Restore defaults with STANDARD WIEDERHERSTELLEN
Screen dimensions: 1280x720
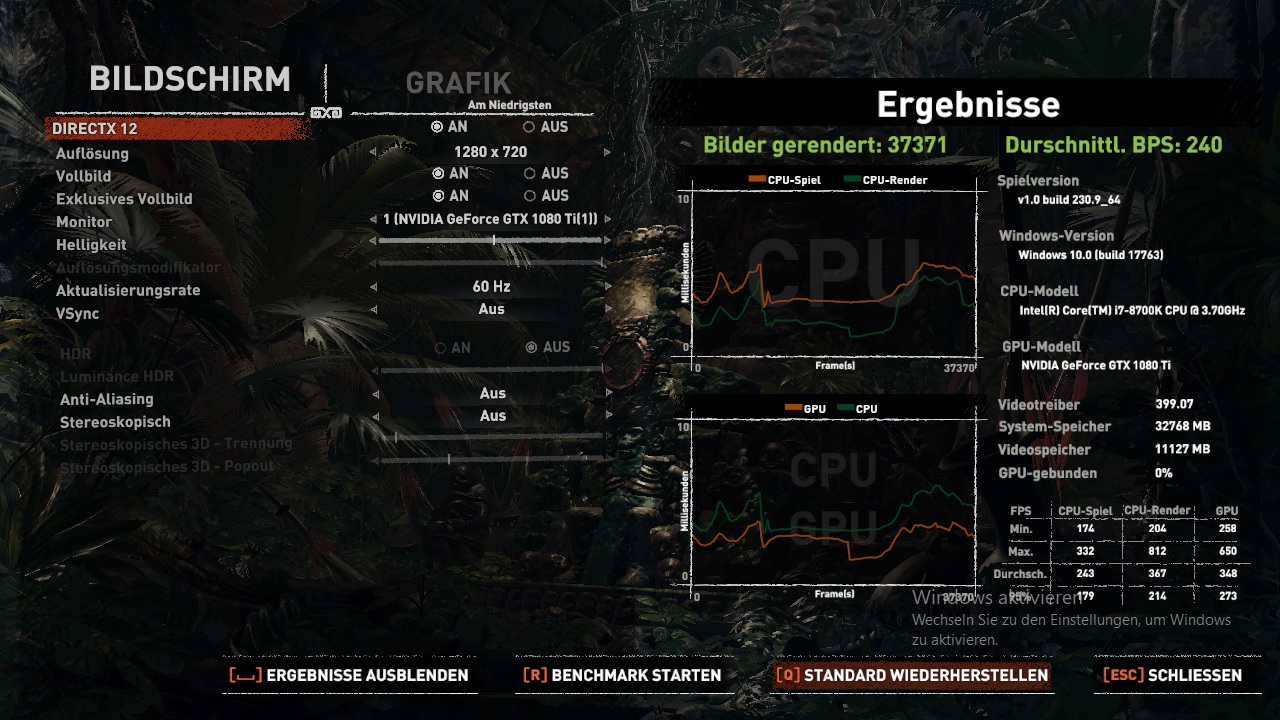tap(925, 675)
